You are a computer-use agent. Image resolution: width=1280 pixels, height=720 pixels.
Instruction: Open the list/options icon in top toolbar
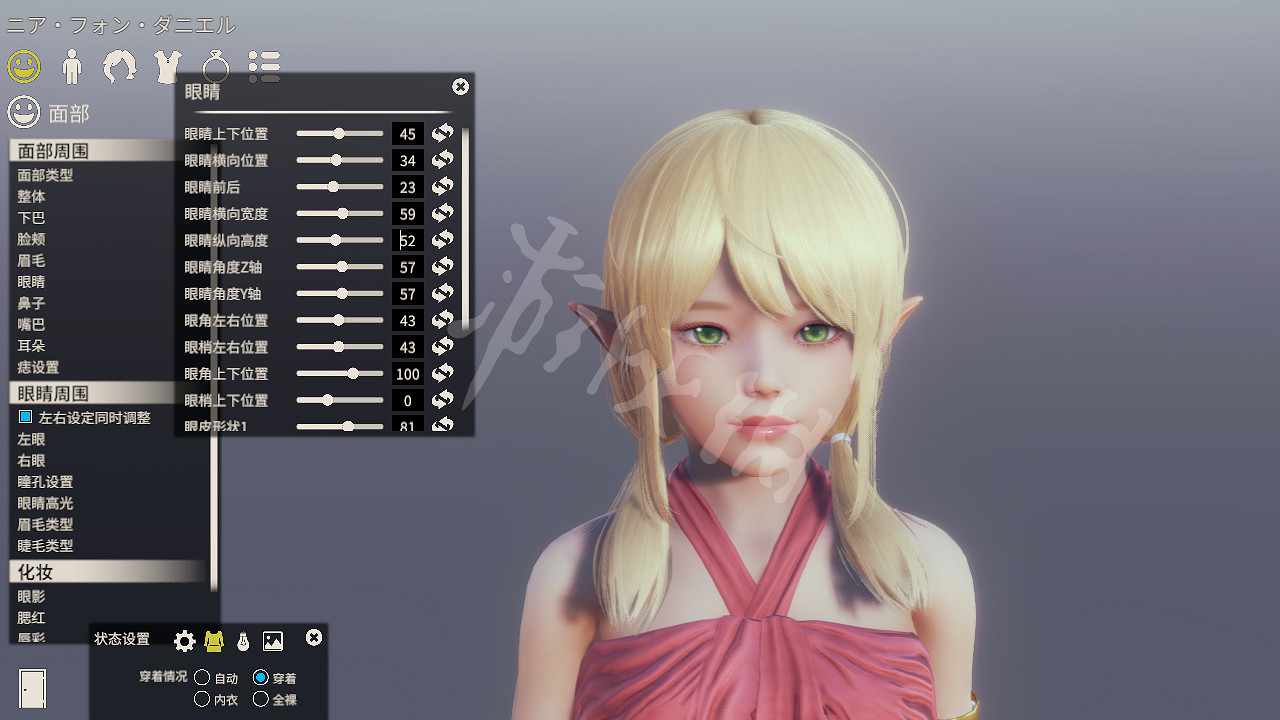coord(263,67)
